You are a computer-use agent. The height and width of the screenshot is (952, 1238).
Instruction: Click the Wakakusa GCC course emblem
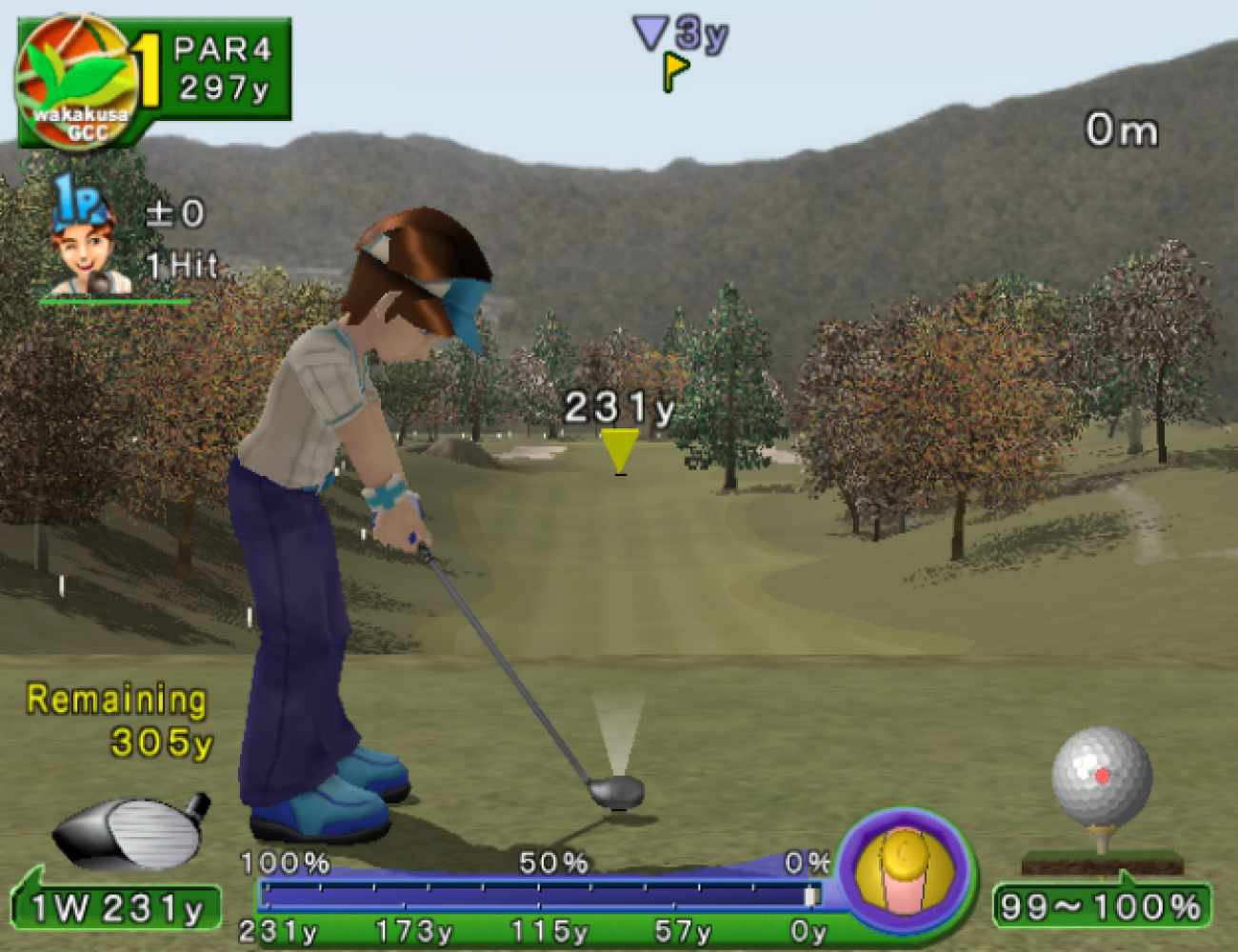tap(76, 80)
